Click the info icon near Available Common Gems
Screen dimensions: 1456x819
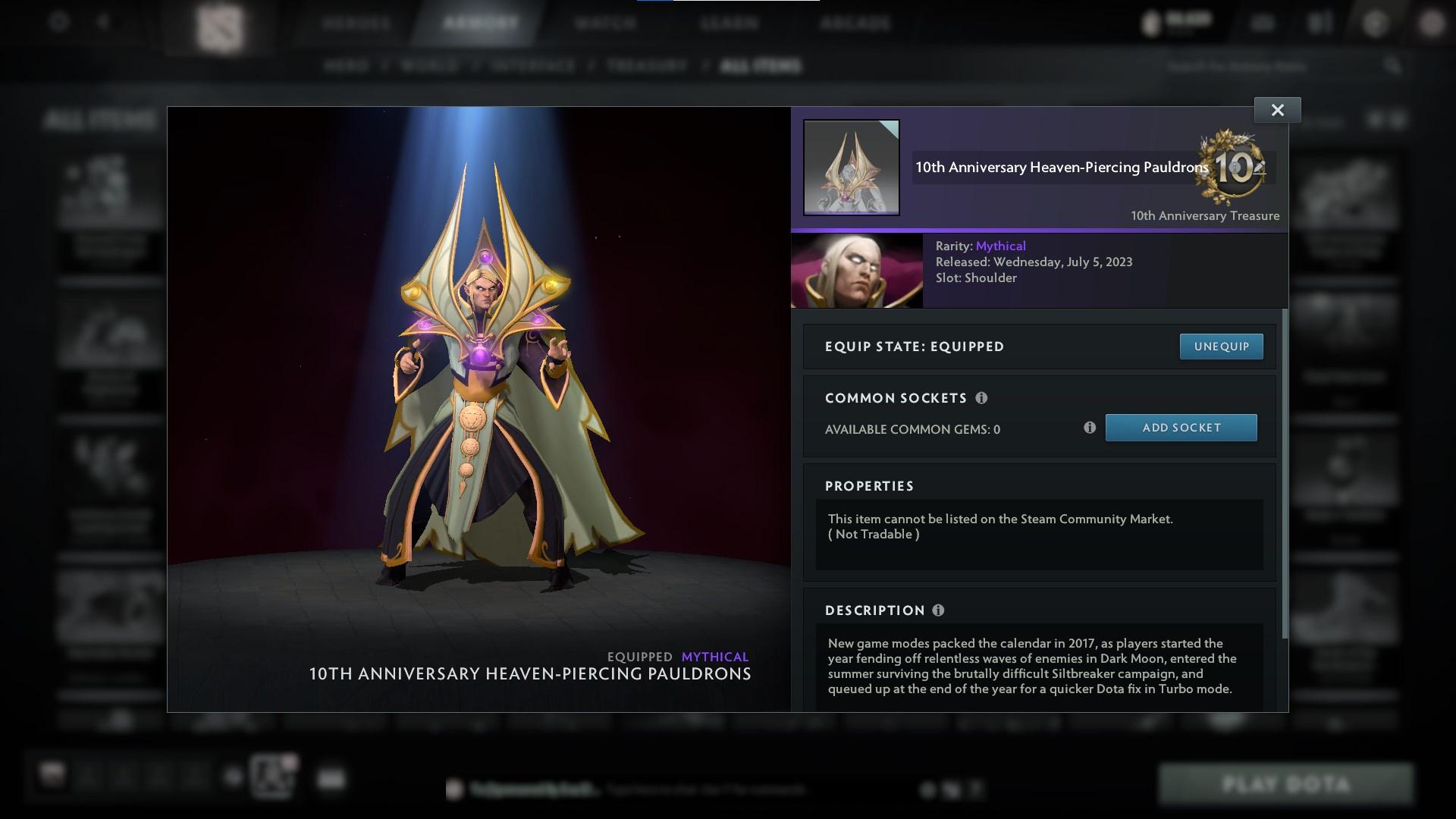(x=1090, y=428)
